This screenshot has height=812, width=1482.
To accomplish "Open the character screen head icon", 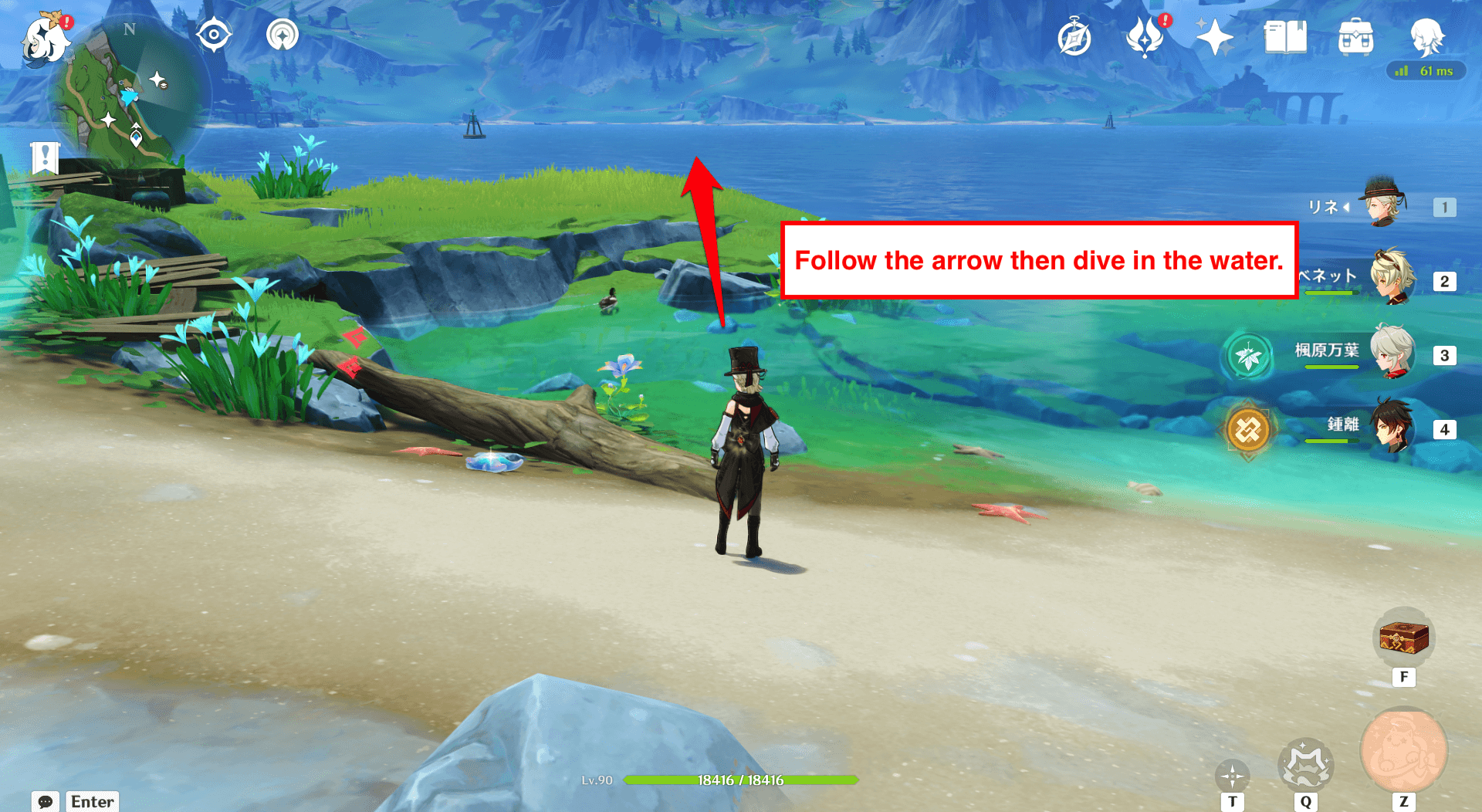I will 1426,36.
